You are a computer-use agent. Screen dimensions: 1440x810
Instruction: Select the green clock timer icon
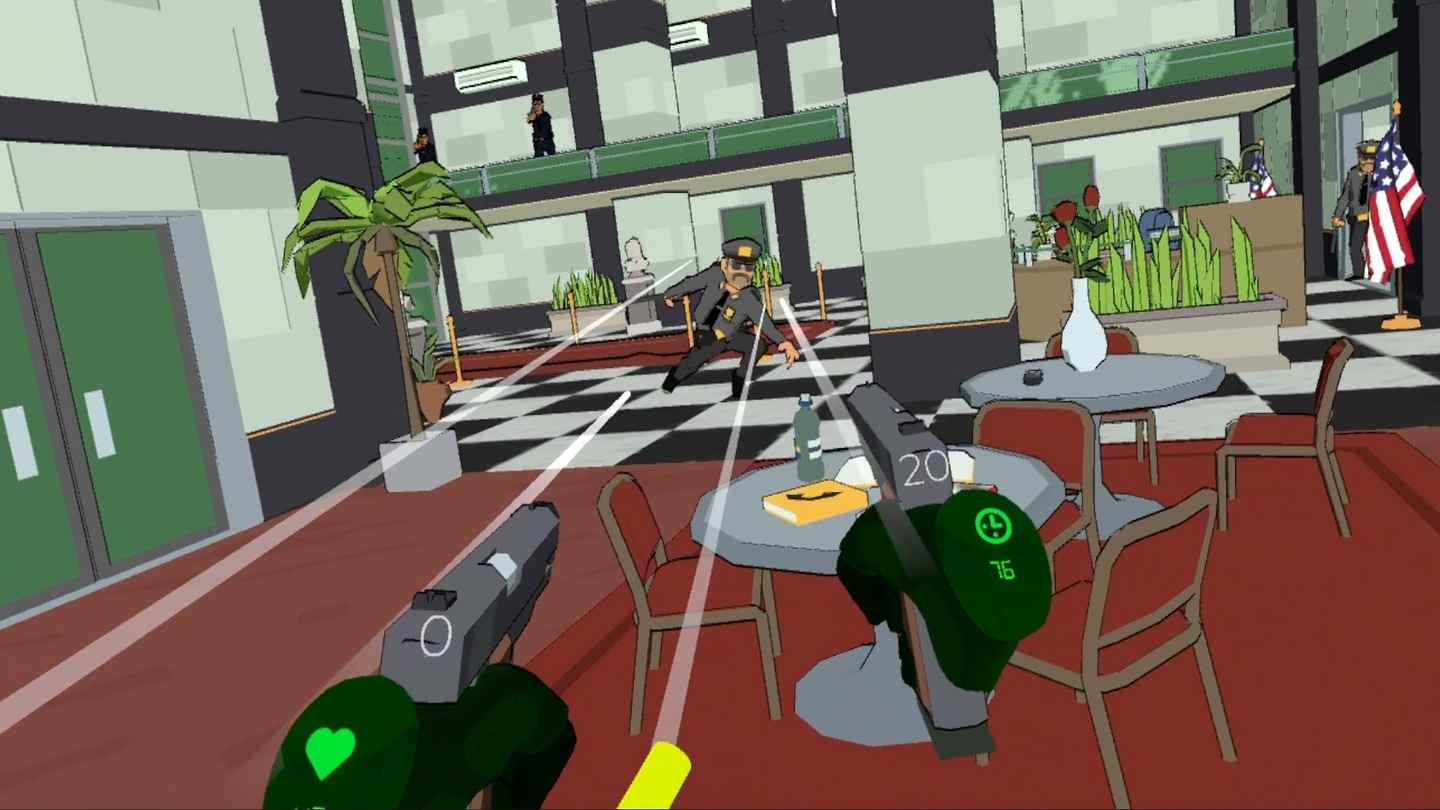(990, 525)
